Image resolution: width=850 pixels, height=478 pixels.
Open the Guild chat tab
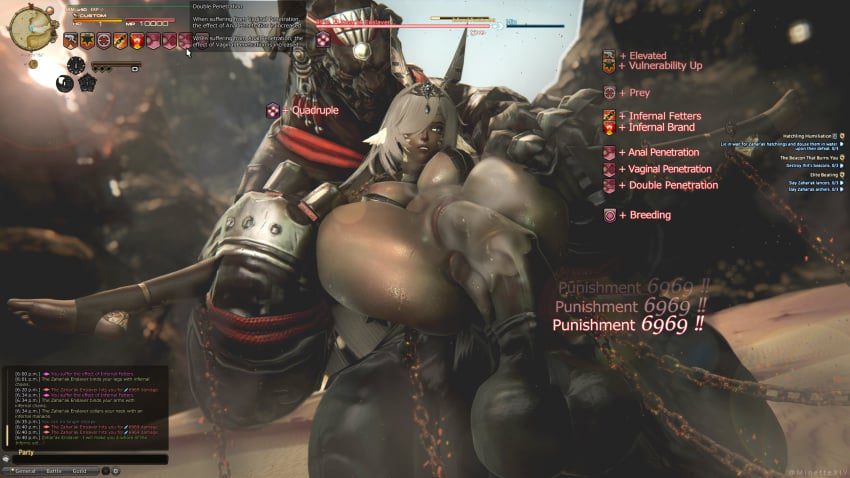point(80,470)
